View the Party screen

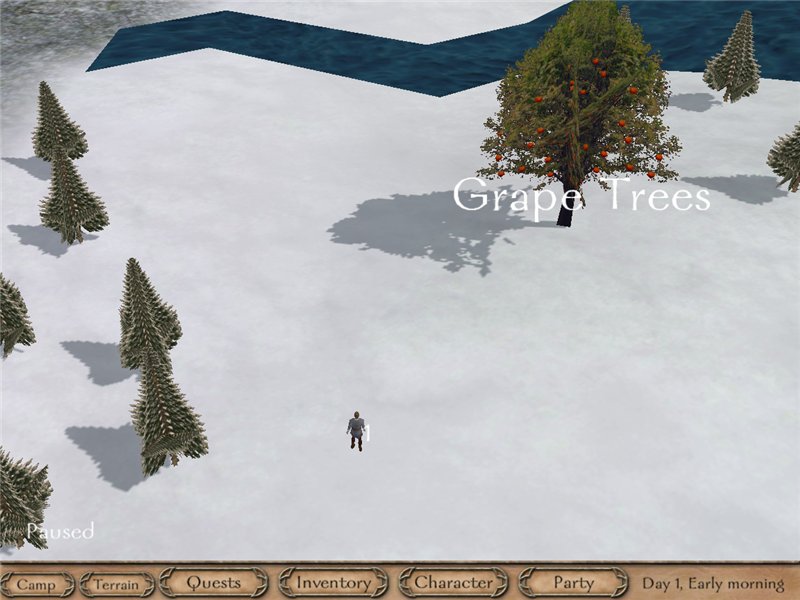point(573,582)
